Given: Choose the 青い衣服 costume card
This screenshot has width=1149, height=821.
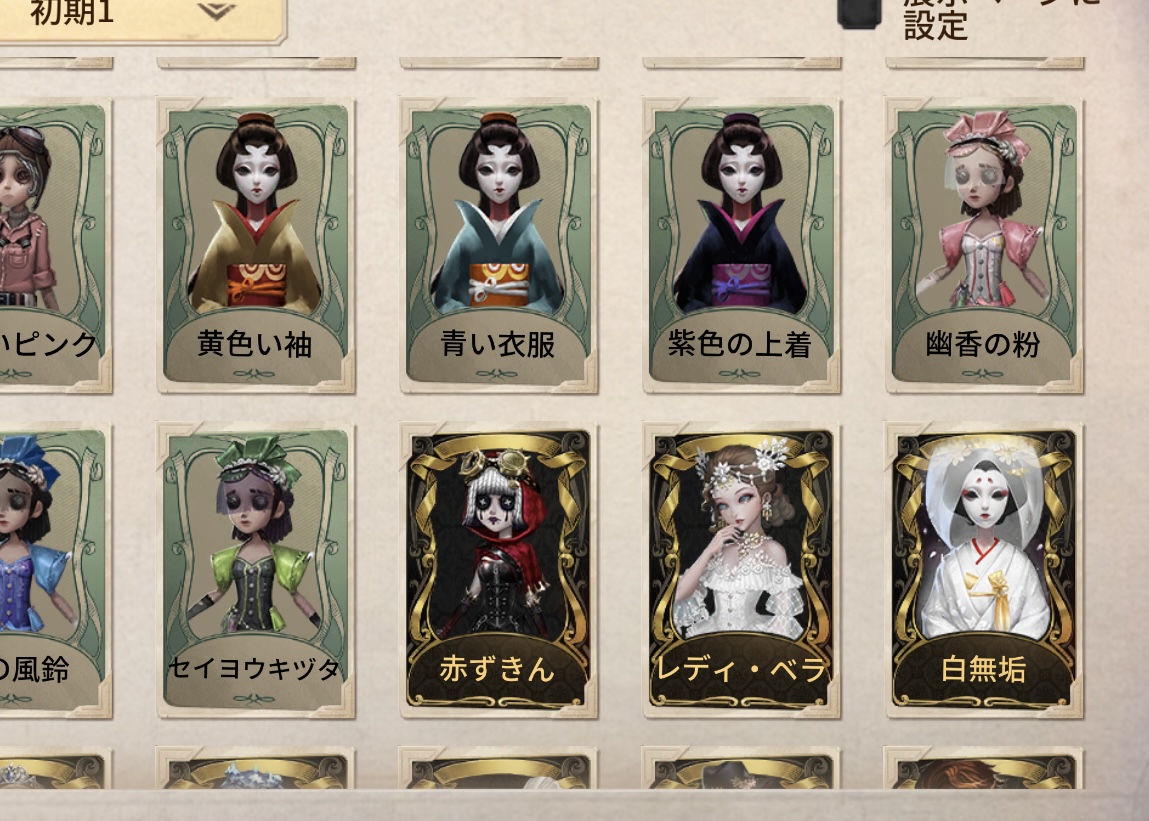Looking at the screenshot, I should pos(498,244).
